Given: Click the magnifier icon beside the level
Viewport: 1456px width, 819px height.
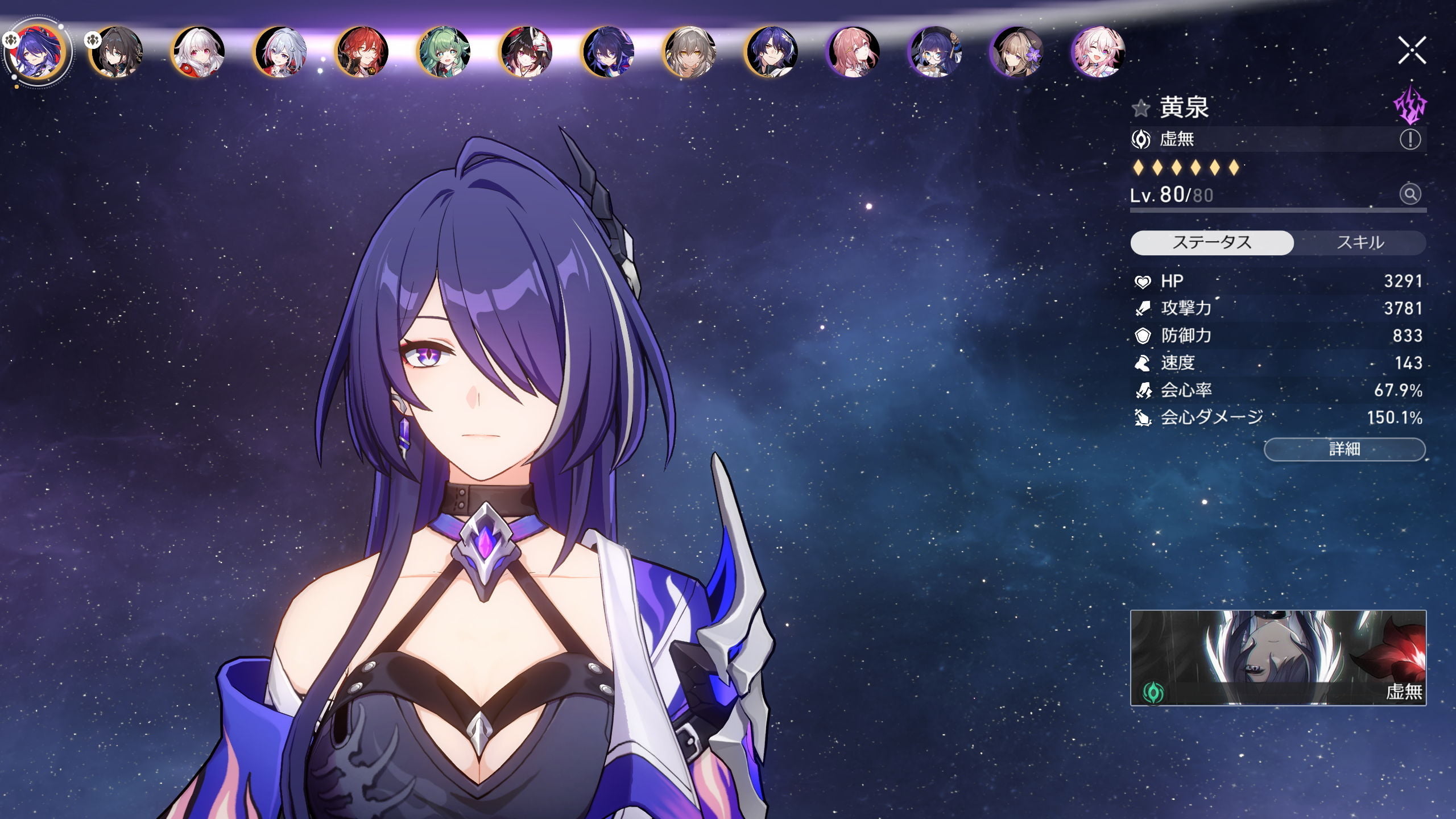Looking at the screenshot, I should click(1410, 195).
